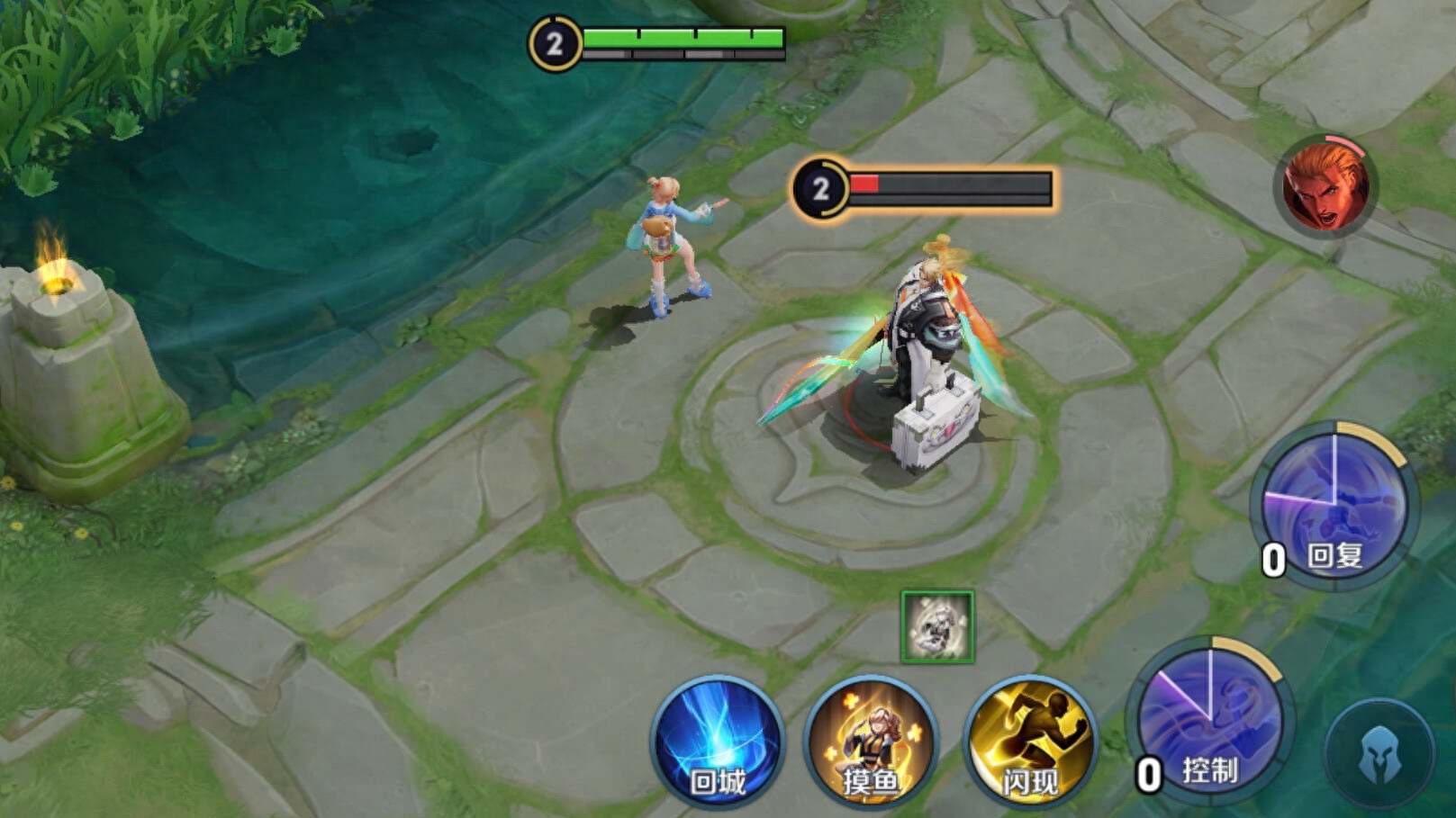Screen dimensions: 1456x818
Task: Cast the 控制 skill button
Action: click(1210, 721)
